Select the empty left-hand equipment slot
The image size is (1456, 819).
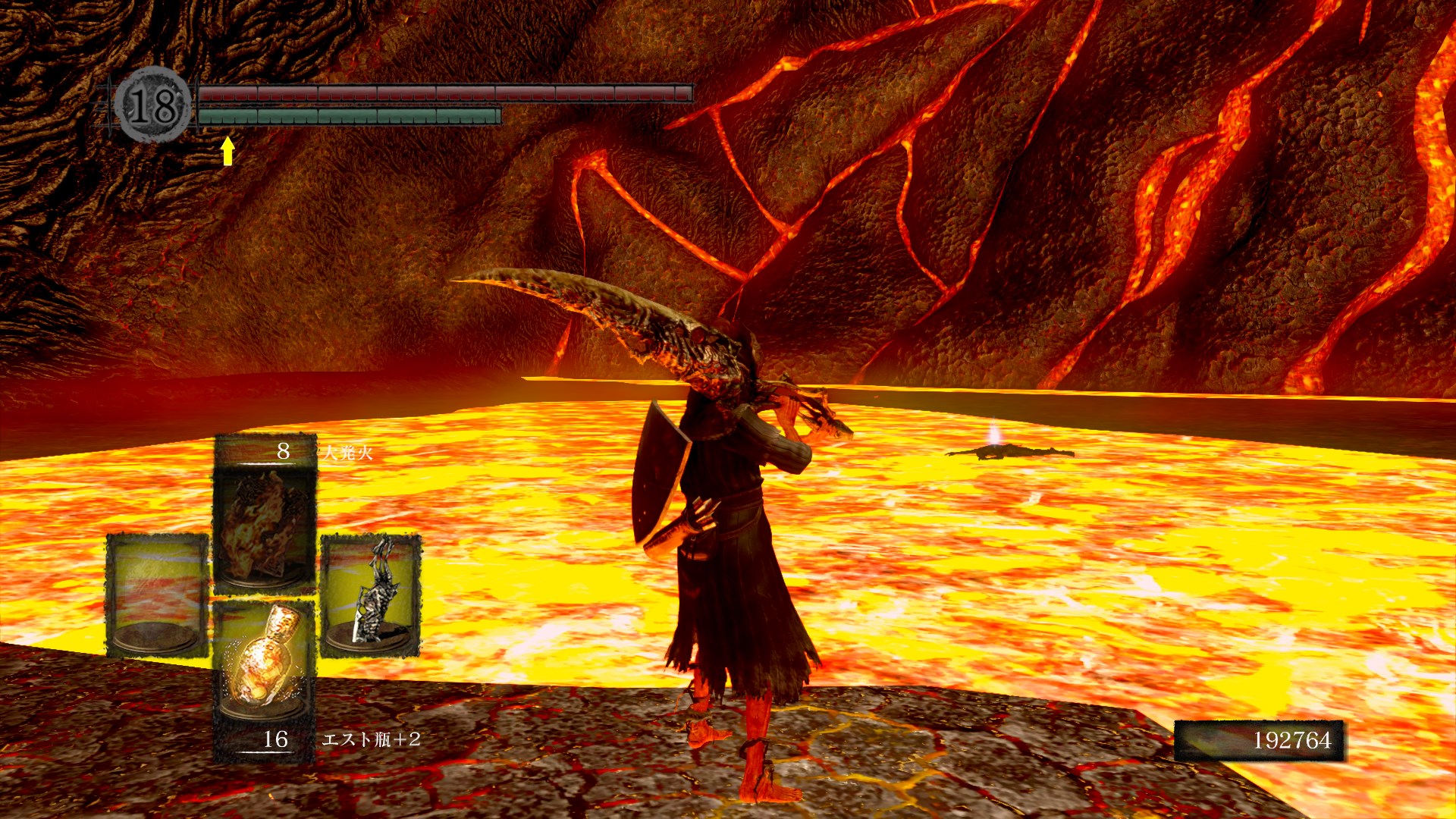(x=157, y=595)
